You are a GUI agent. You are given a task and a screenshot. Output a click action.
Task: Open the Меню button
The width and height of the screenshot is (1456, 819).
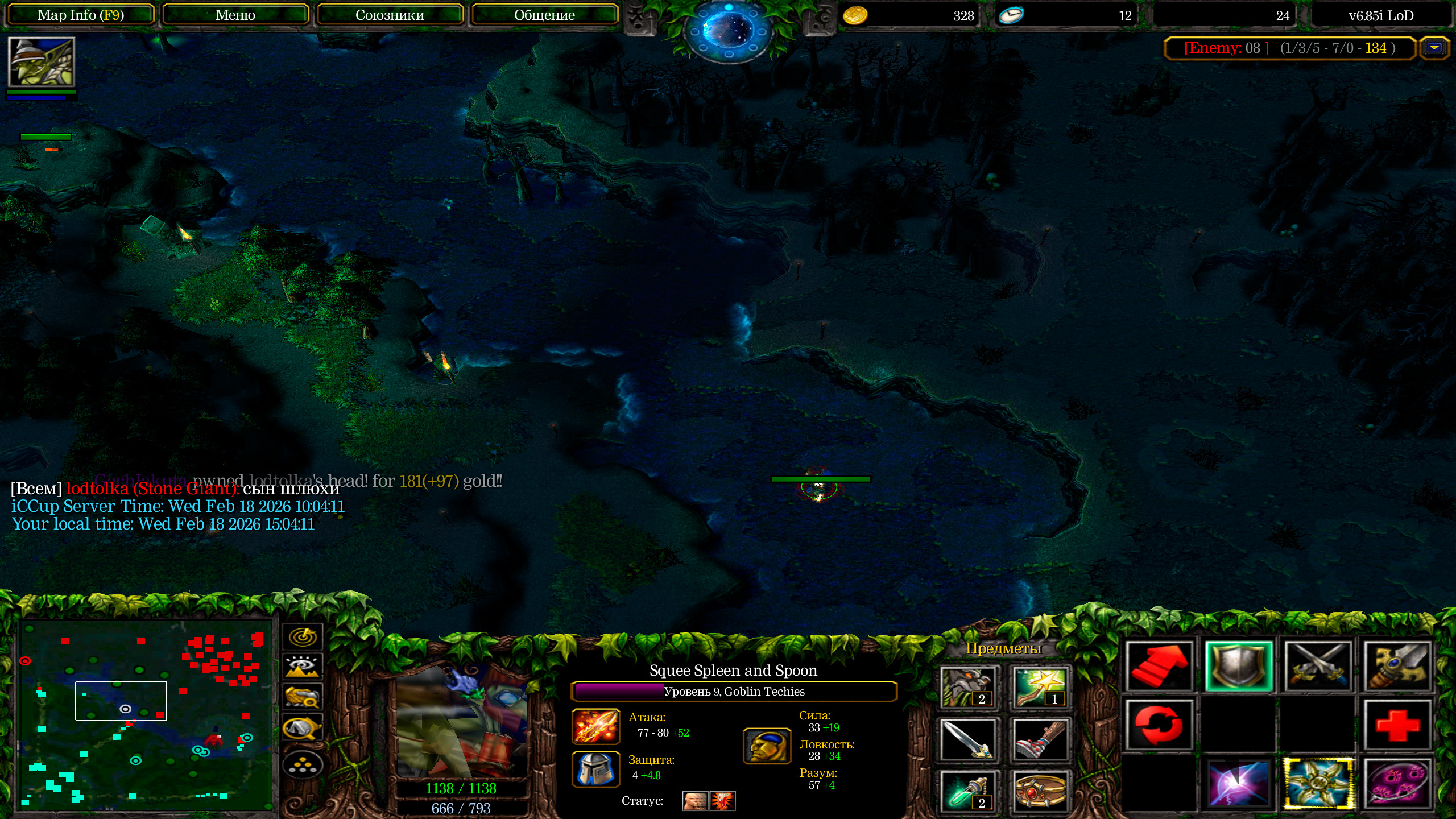coord(235,15)
